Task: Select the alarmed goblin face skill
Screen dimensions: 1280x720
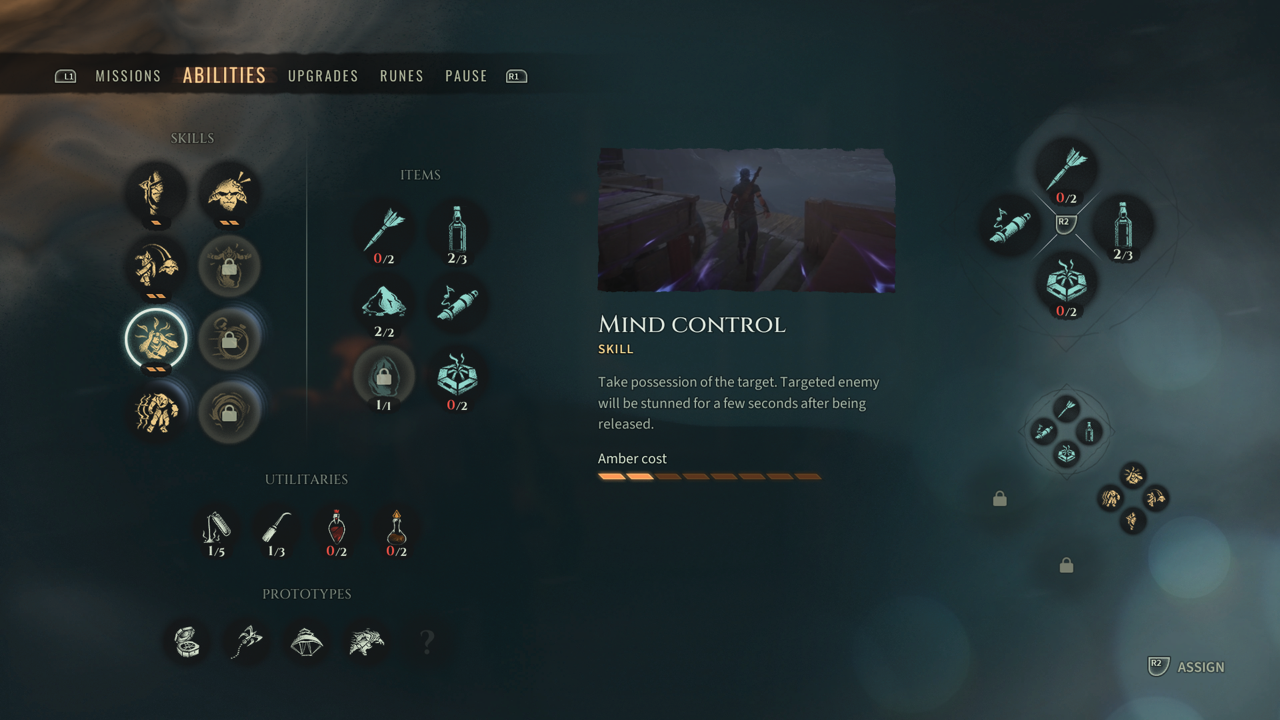Action: [x=229, y=191]
